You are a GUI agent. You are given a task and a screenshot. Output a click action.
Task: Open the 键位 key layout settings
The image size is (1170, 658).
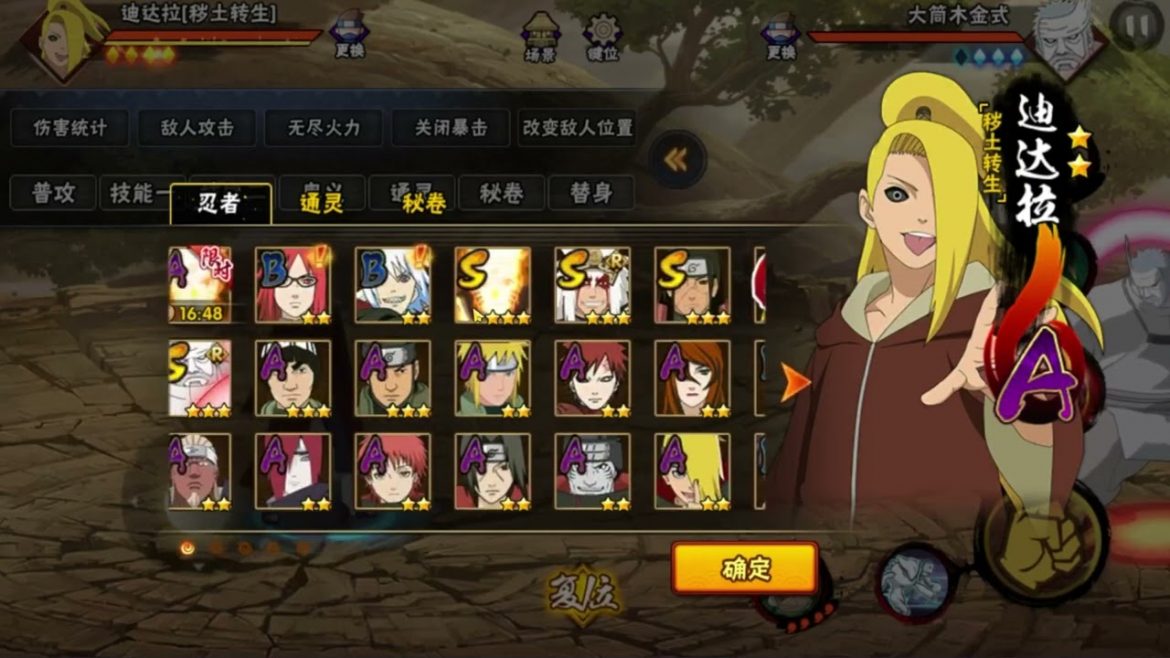coord(602,36)
